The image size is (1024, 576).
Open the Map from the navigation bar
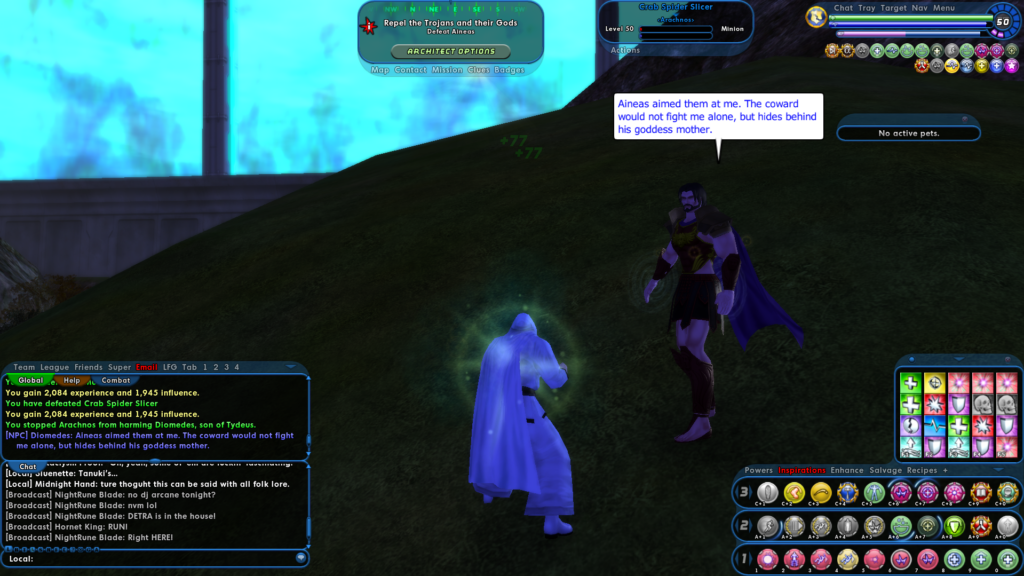click(x=380, y=70)
